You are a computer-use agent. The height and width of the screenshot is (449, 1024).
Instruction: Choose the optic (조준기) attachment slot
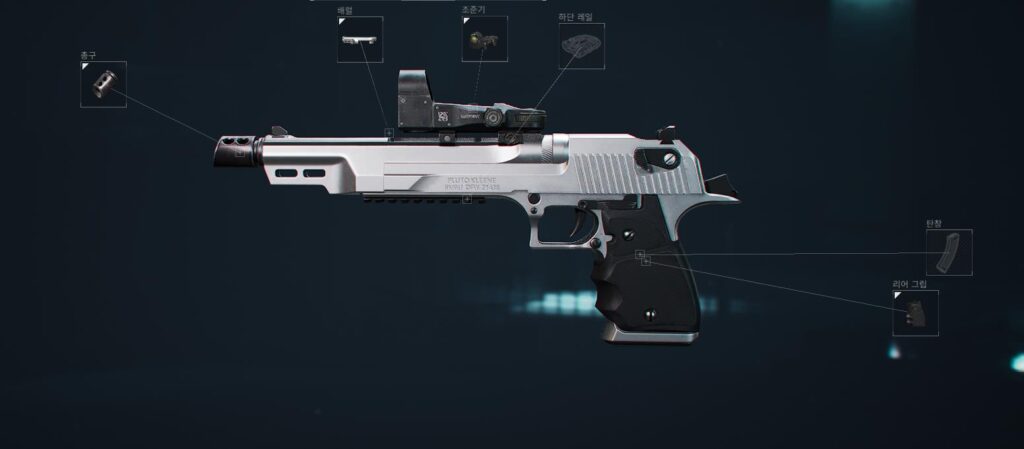point(484,40)
